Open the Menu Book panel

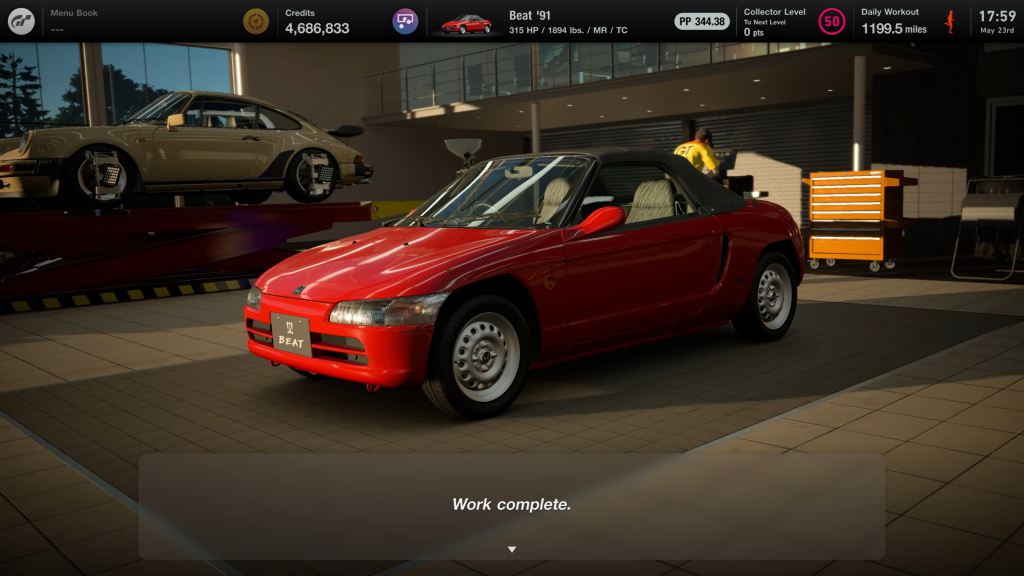(75, 21)
